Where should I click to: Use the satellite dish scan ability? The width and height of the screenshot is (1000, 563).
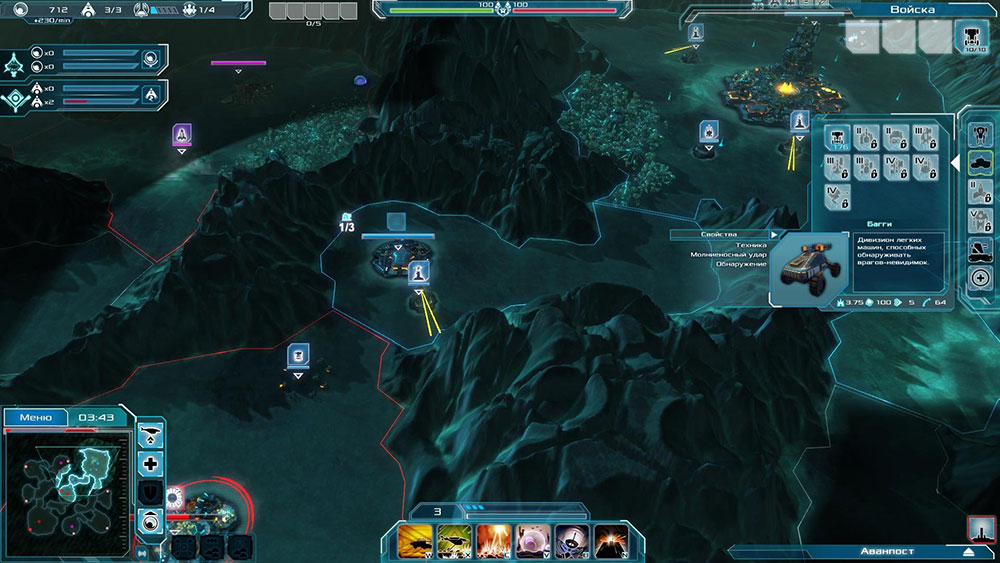572,541
